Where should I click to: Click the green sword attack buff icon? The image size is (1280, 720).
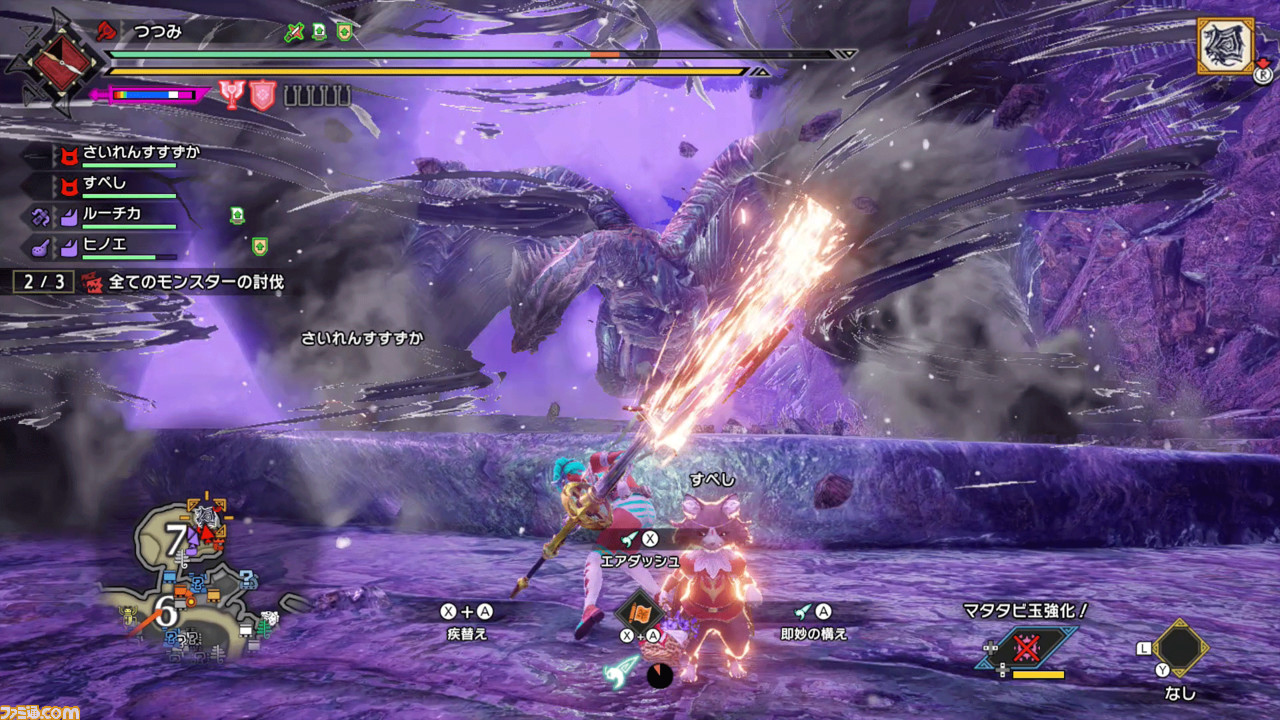[293, 33]
